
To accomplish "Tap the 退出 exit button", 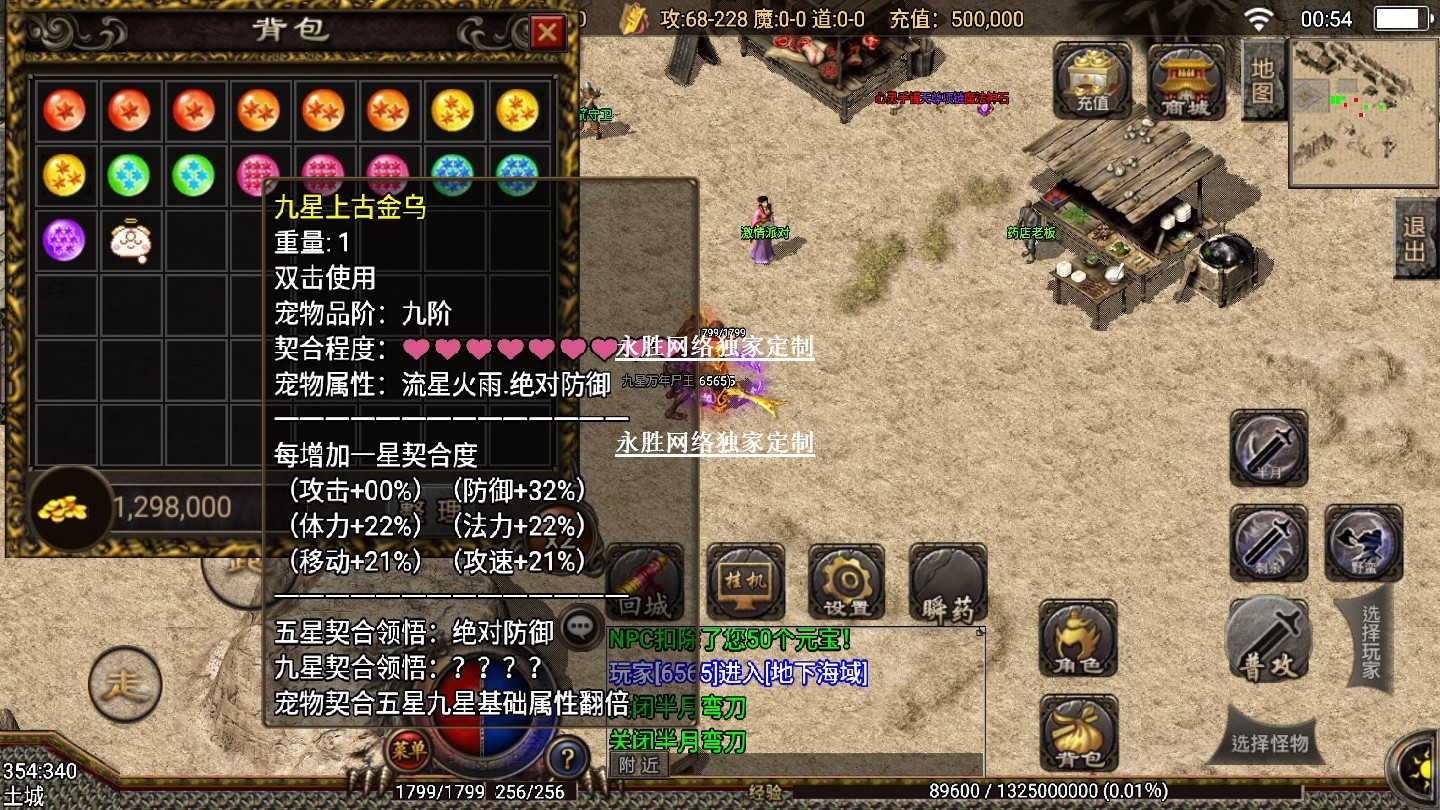I will tap(1414, 238).
